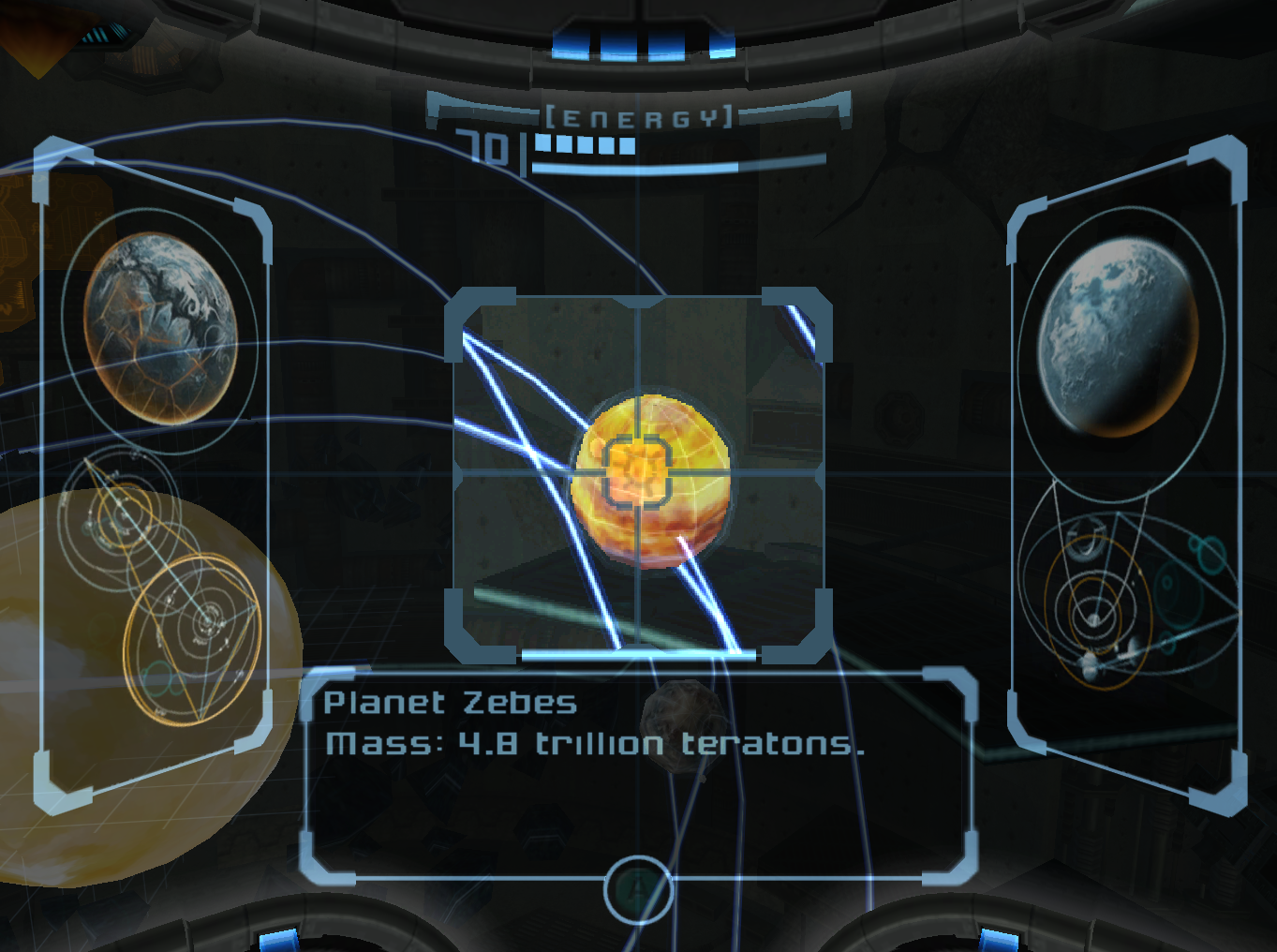Select the left scan panel's cracked planet image

160,327
